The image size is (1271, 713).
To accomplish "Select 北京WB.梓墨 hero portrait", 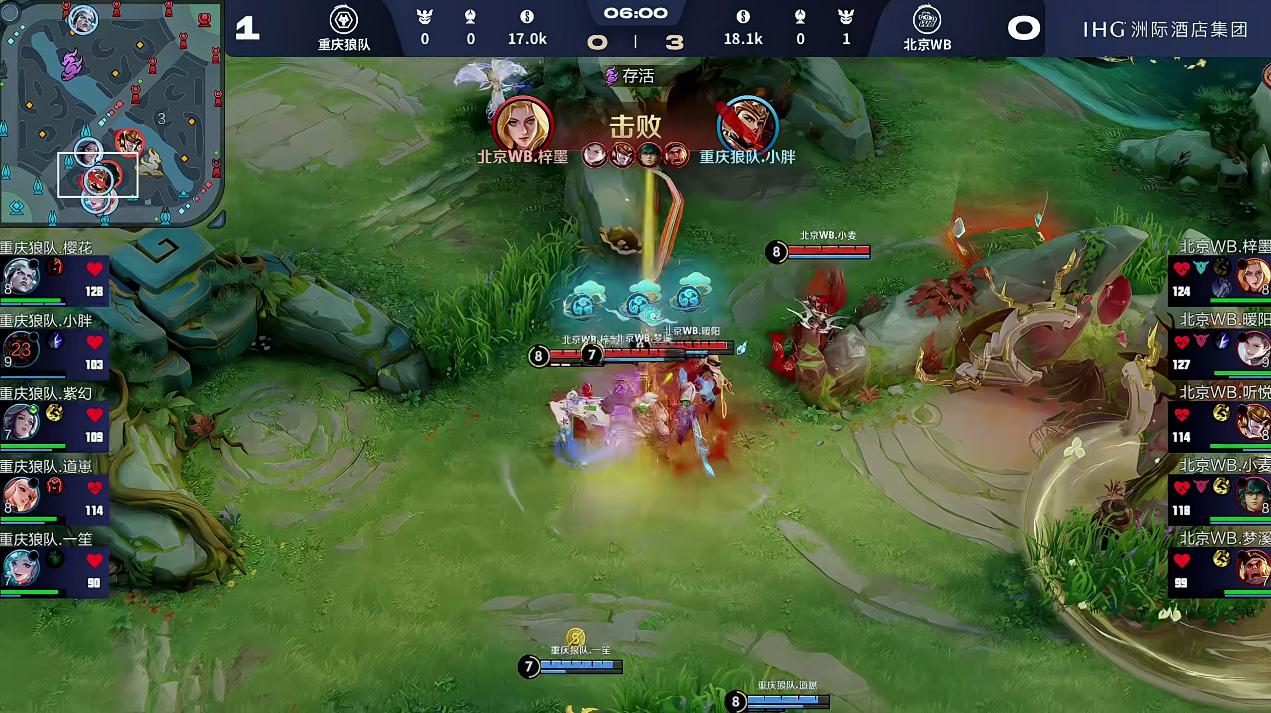I will 1253,275.
